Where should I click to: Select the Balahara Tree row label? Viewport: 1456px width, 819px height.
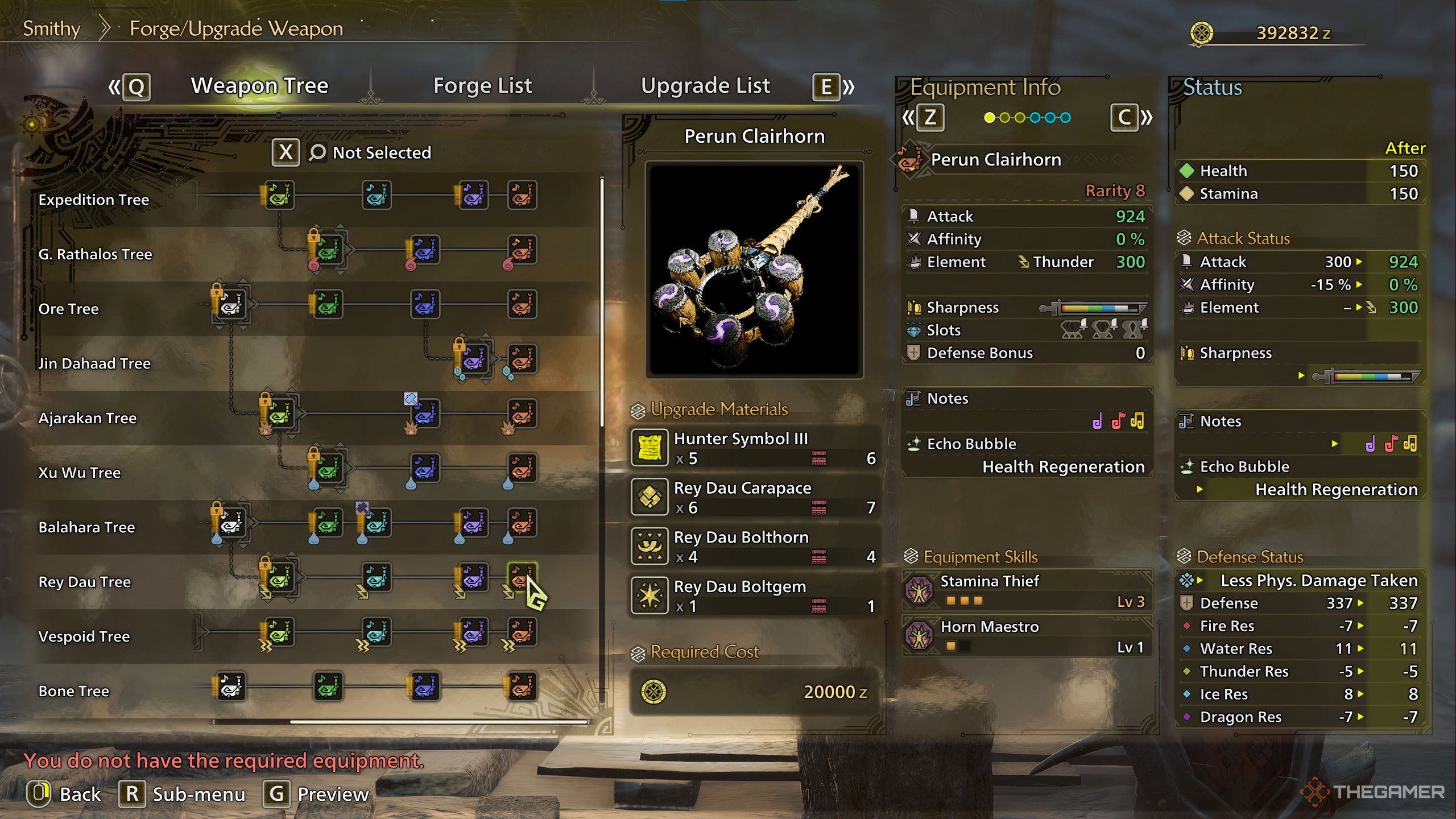(x=86, y=527)
